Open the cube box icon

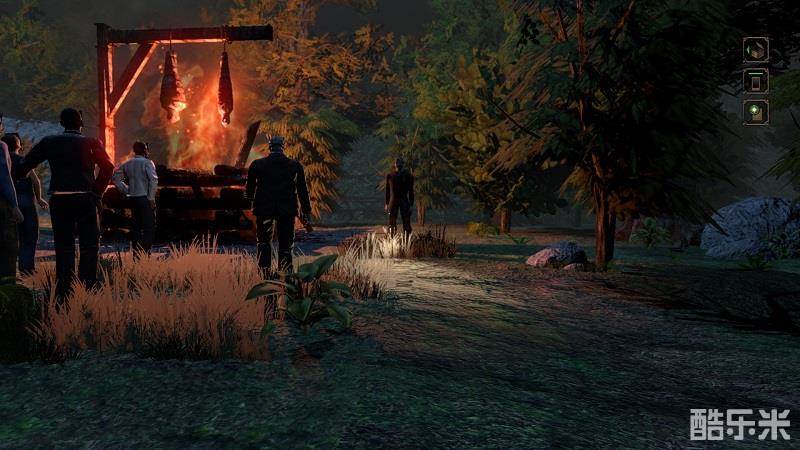756,49
